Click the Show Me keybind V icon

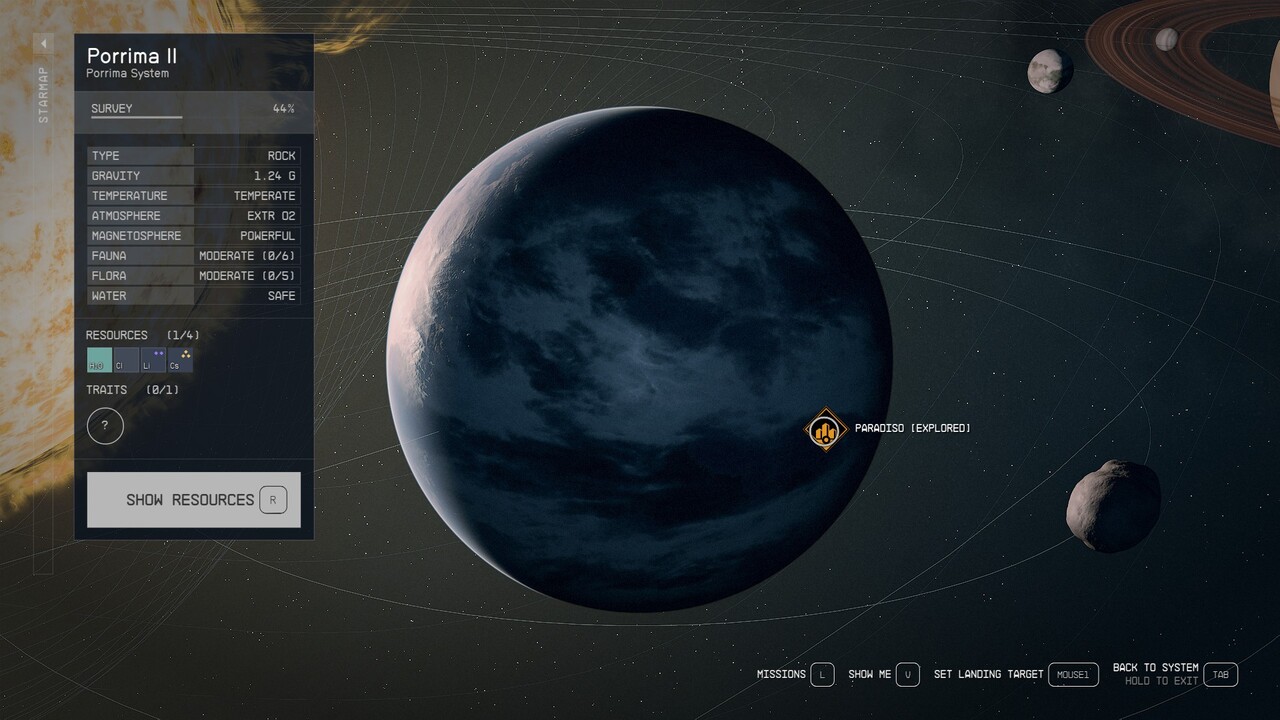(x=907, y=674)
